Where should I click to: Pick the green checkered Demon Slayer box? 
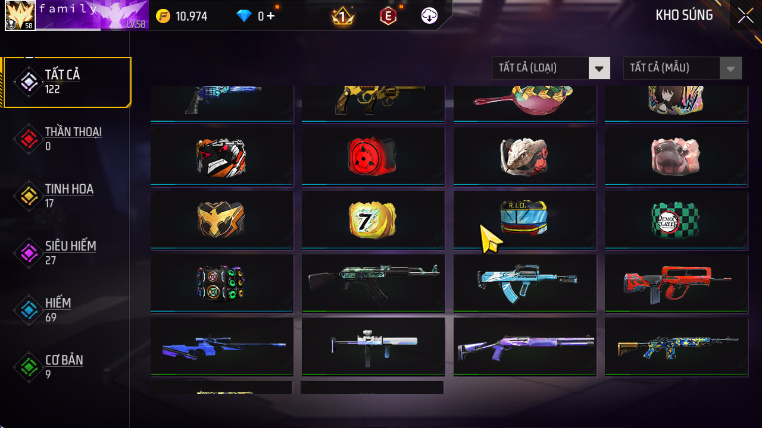click(x=676, y=218)
